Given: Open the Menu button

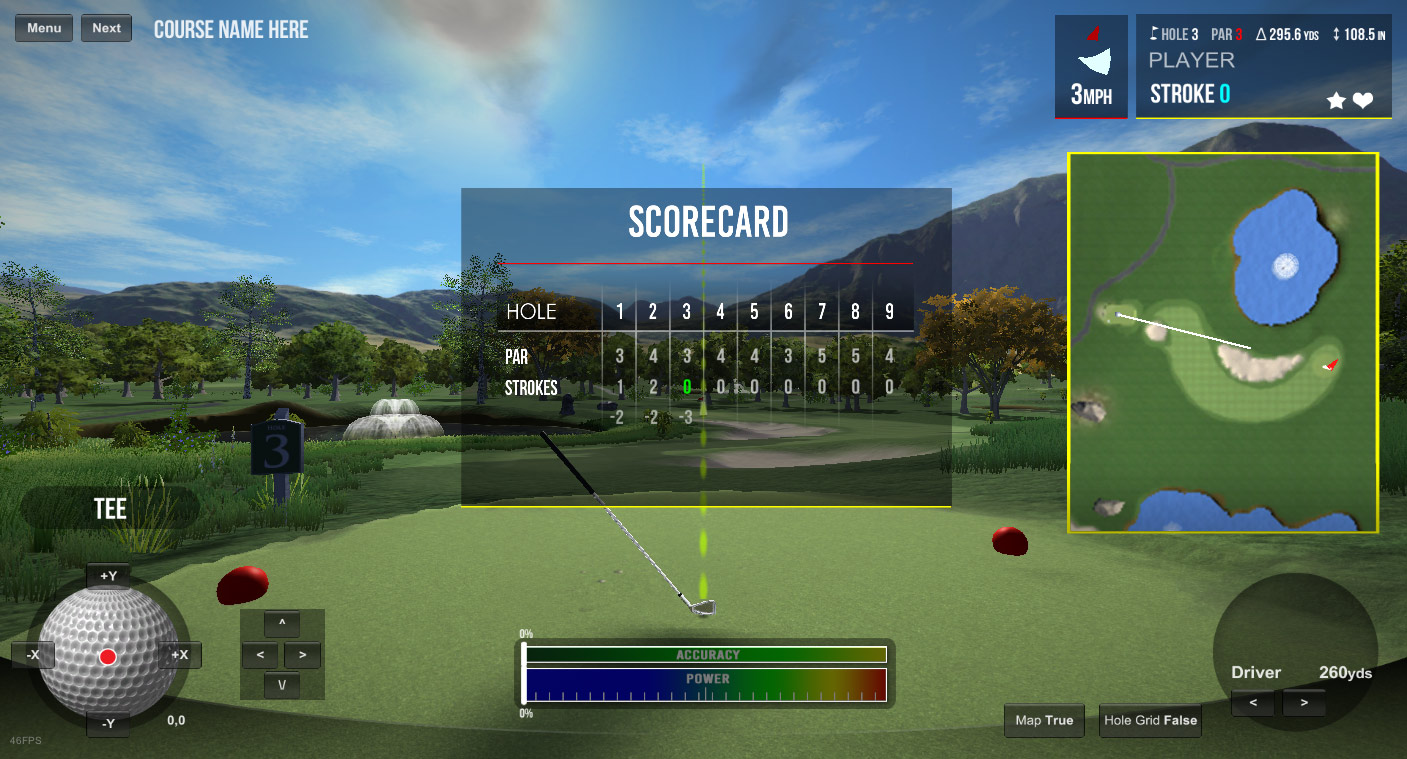Looking at the screenshot, I should click(x=44, y=28).
